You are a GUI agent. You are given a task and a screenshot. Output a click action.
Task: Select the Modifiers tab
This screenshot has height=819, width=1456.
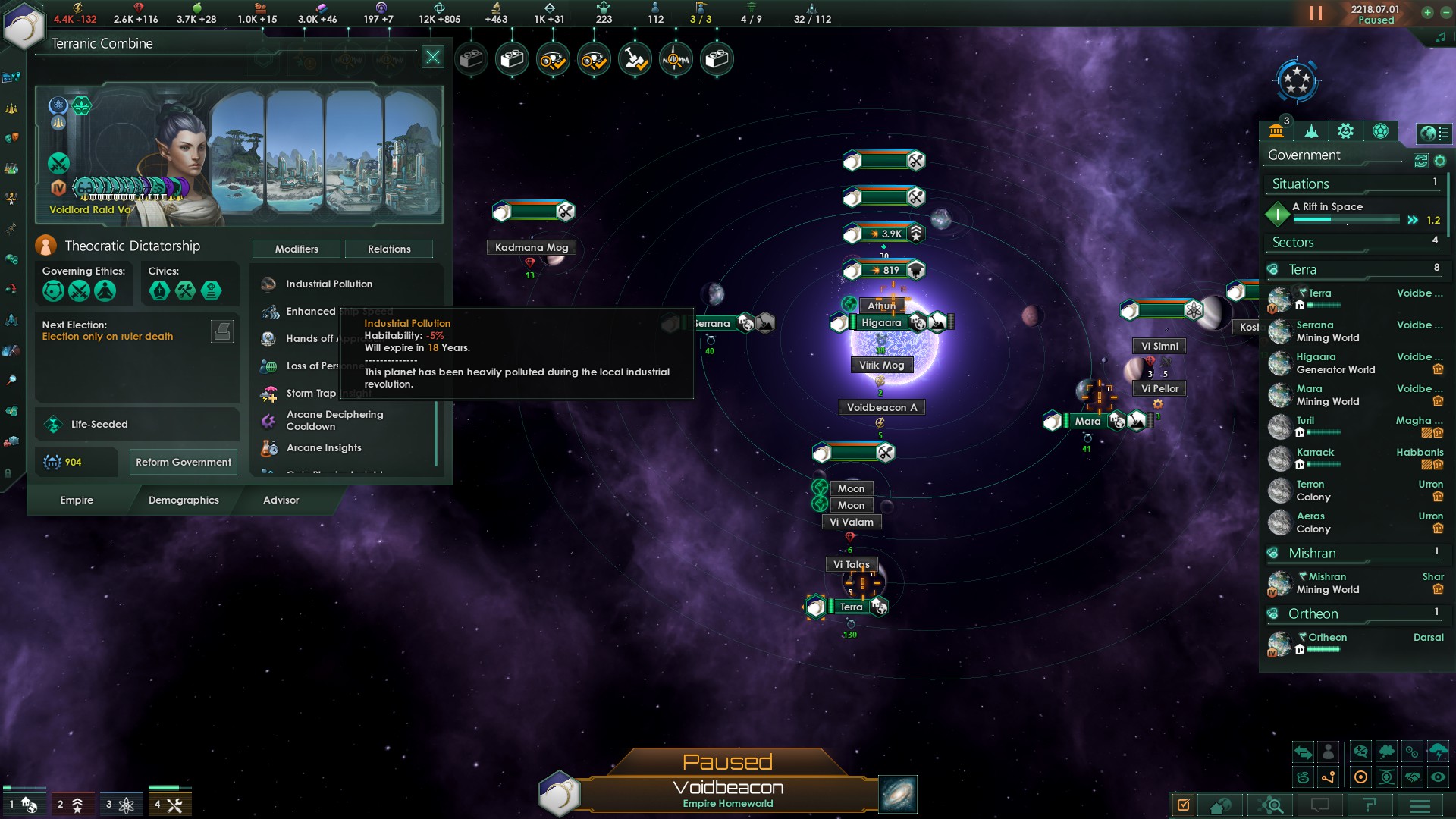[x=297, y=249]
